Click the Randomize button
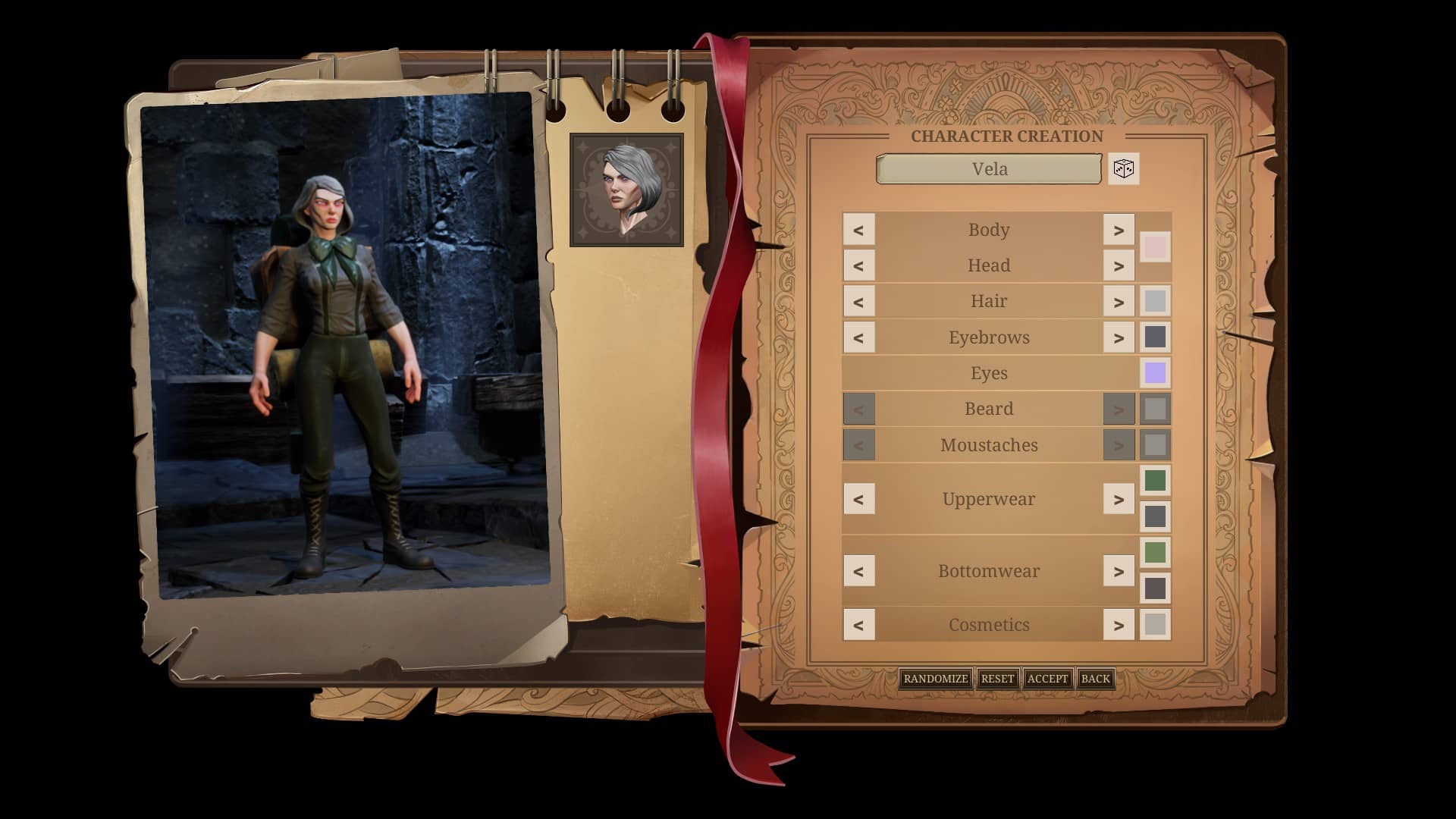This screenshot has height=819, width=1456. tap(935, 679)
